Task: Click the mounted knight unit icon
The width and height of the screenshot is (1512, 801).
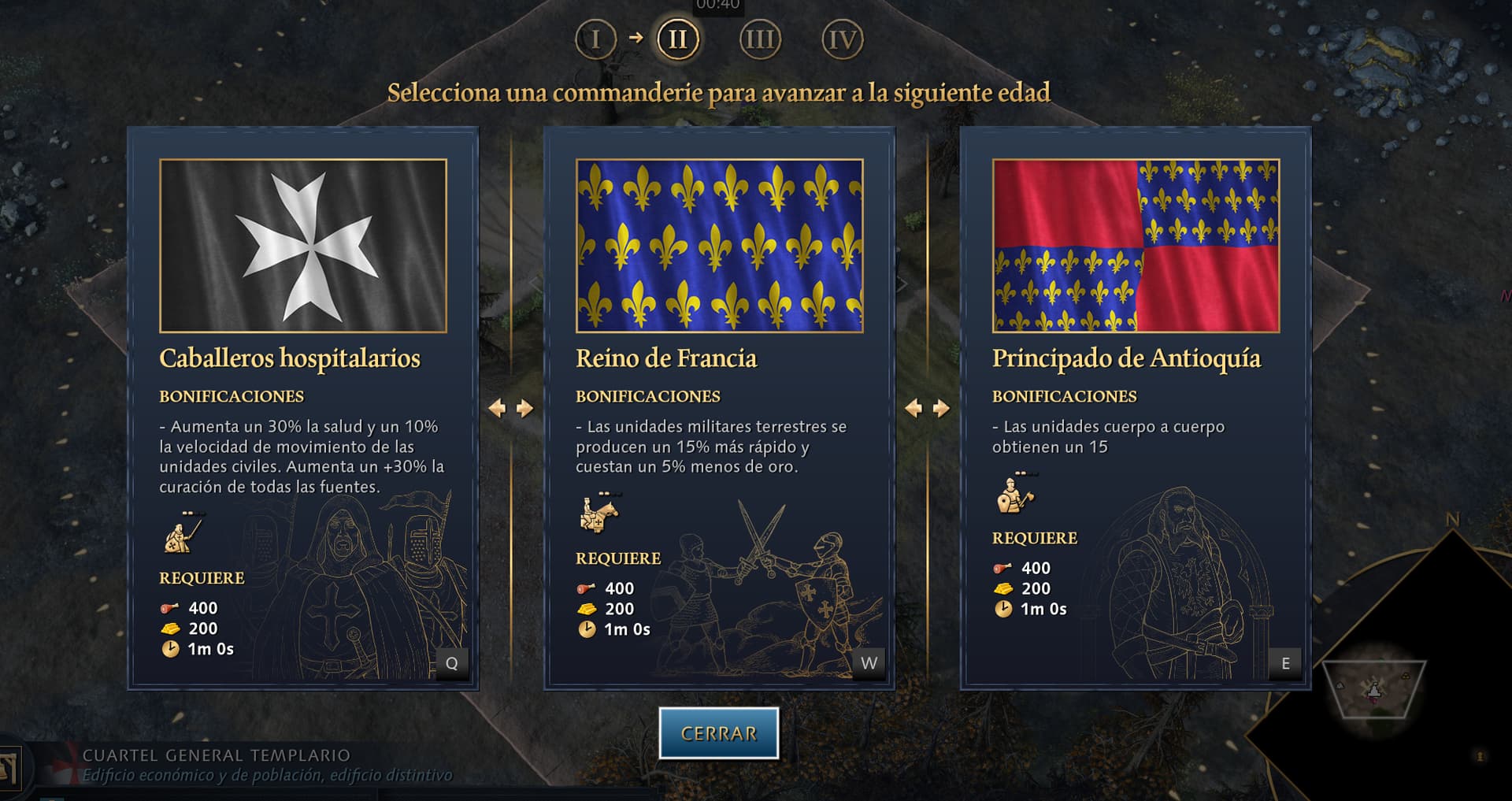Action: [x=599, y=513]
